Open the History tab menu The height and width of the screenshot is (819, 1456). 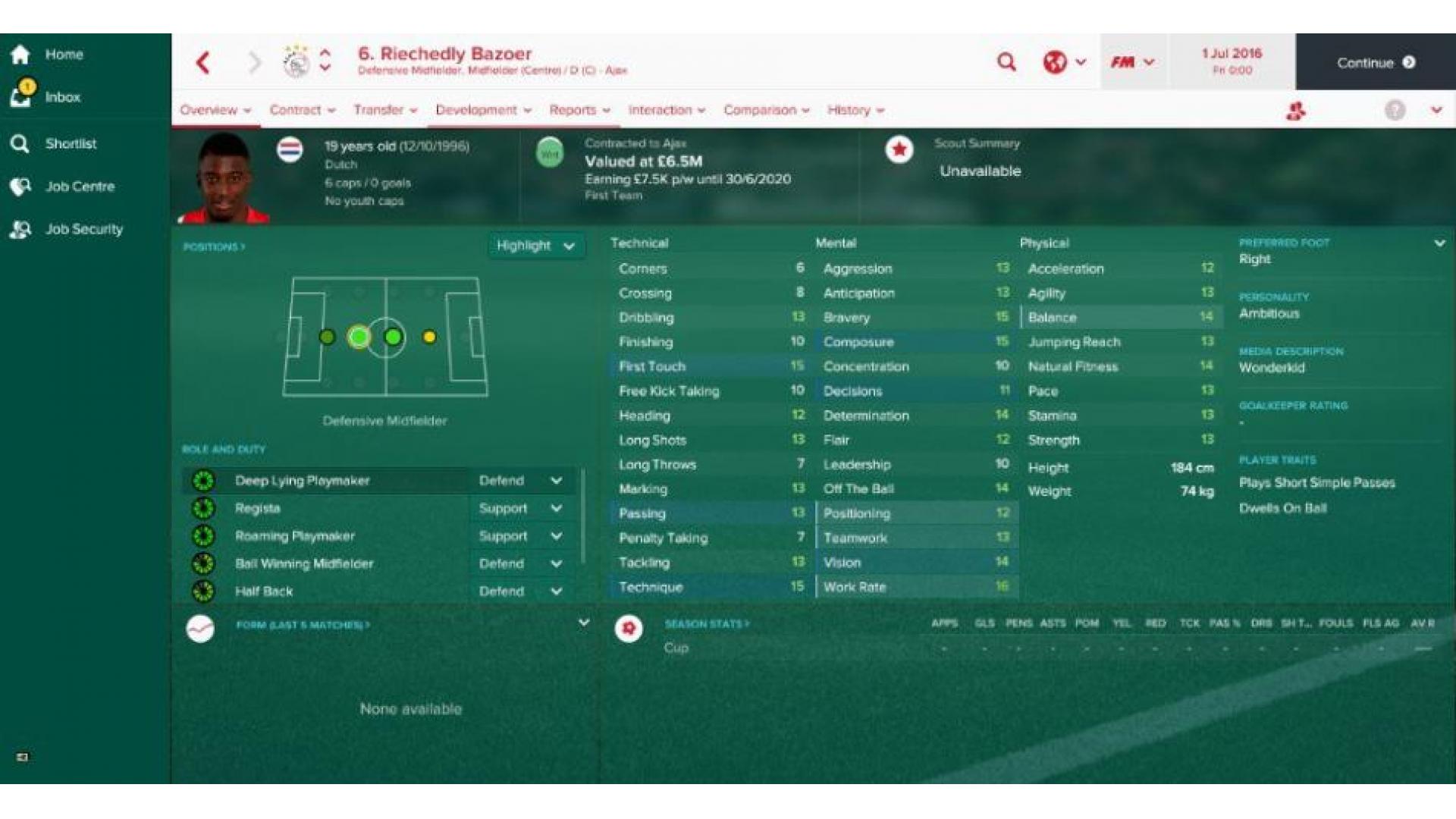coord(855,110)
